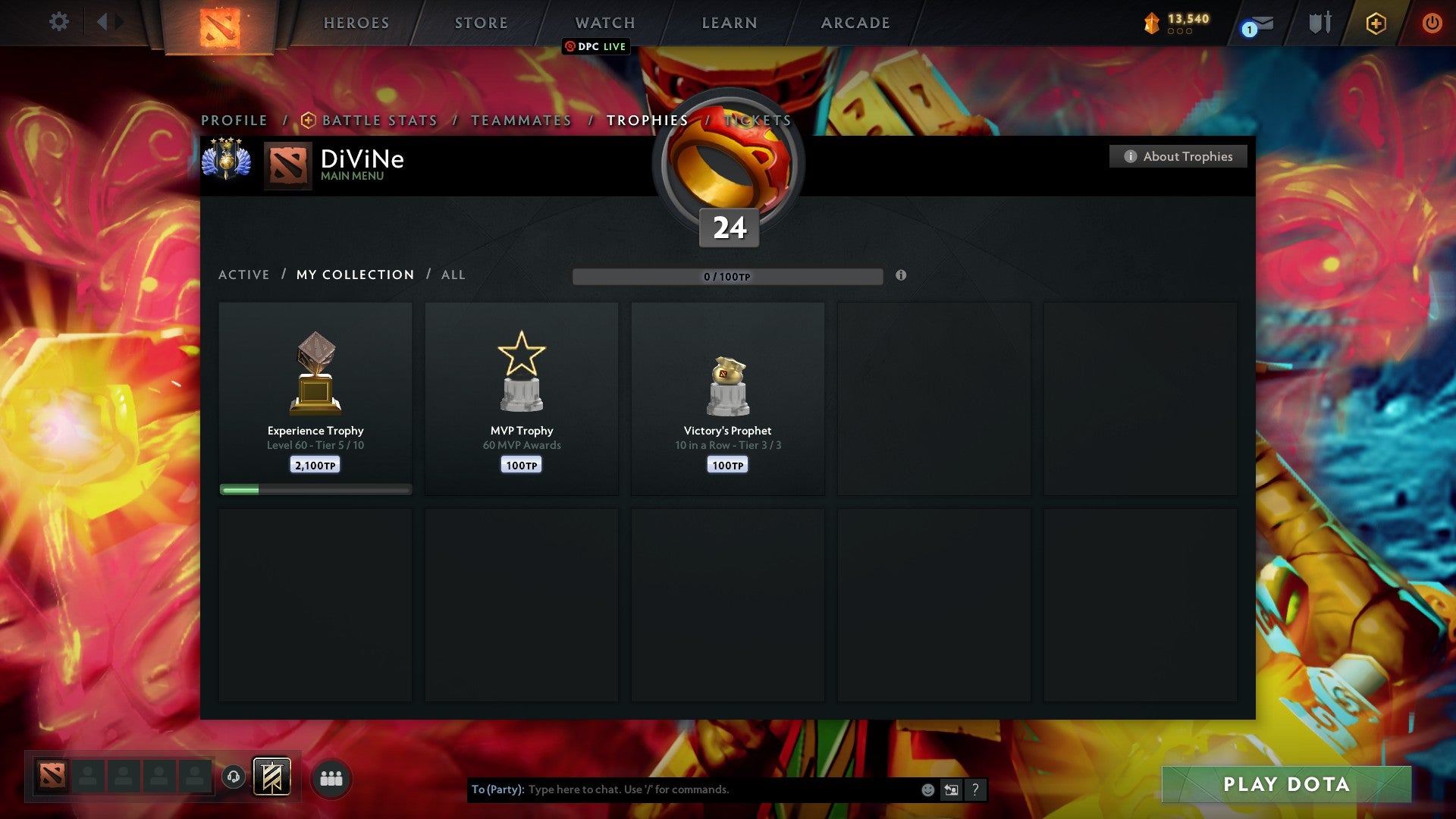The image size is (1456, 819).
Task: Toggle party voice chat headset
Action: click(234, 777)
